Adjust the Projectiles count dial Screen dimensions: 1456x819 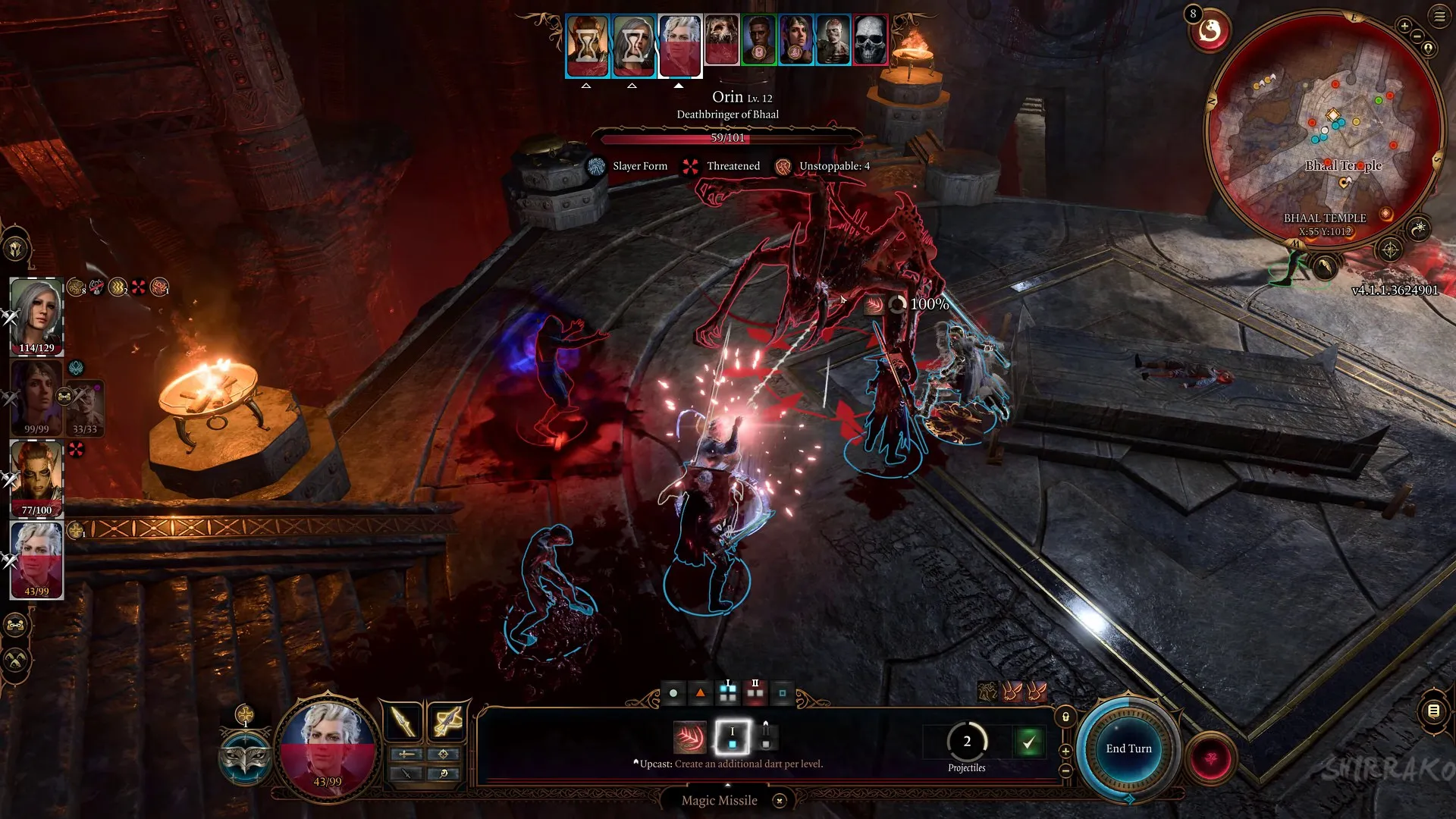point(967,742)
